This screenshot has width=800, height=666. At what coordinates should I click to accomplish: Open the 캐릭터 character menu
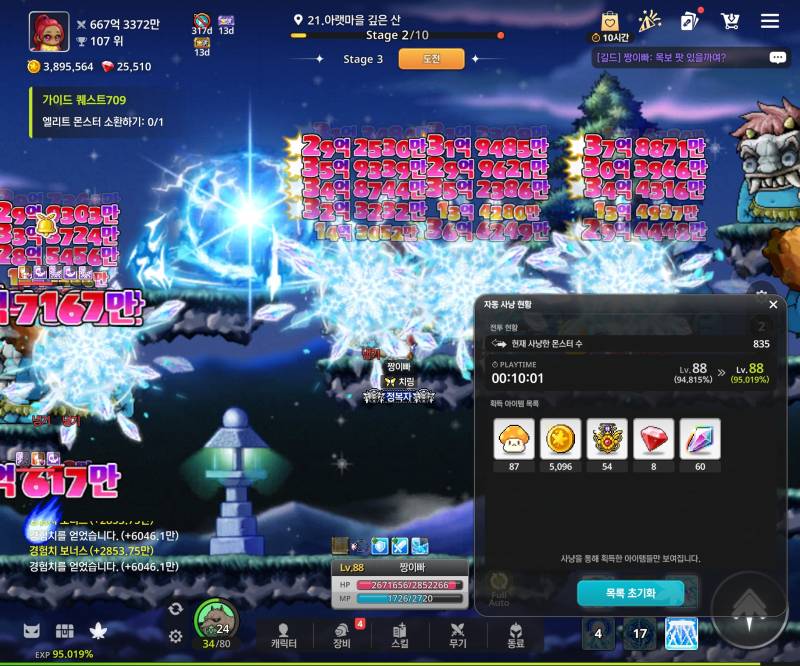pyautogui.click(x=284, y=636)
